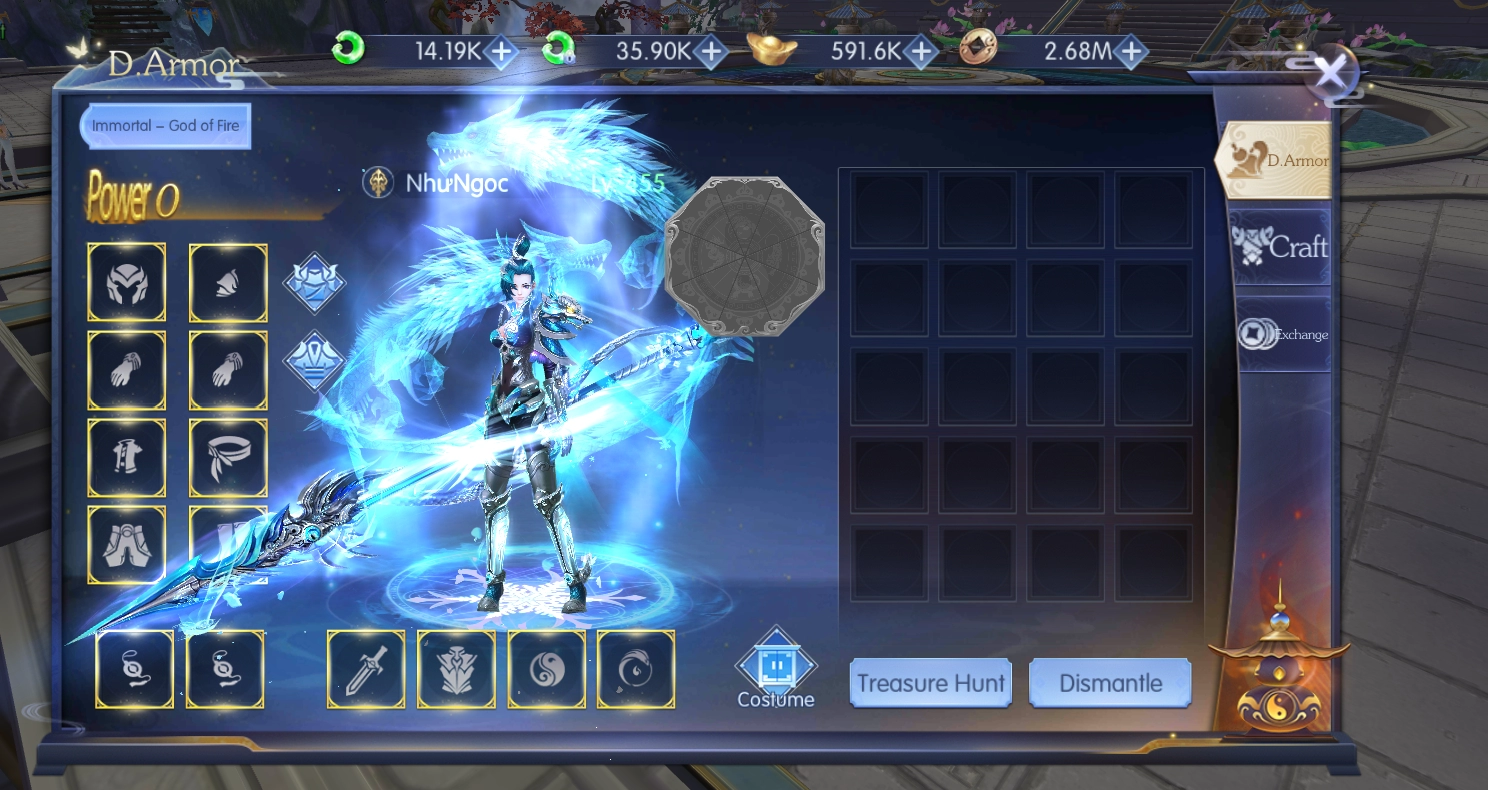Click the Dismantle button
The width and height of the screenshot is (1488, 790).
tap(1110, 683)
